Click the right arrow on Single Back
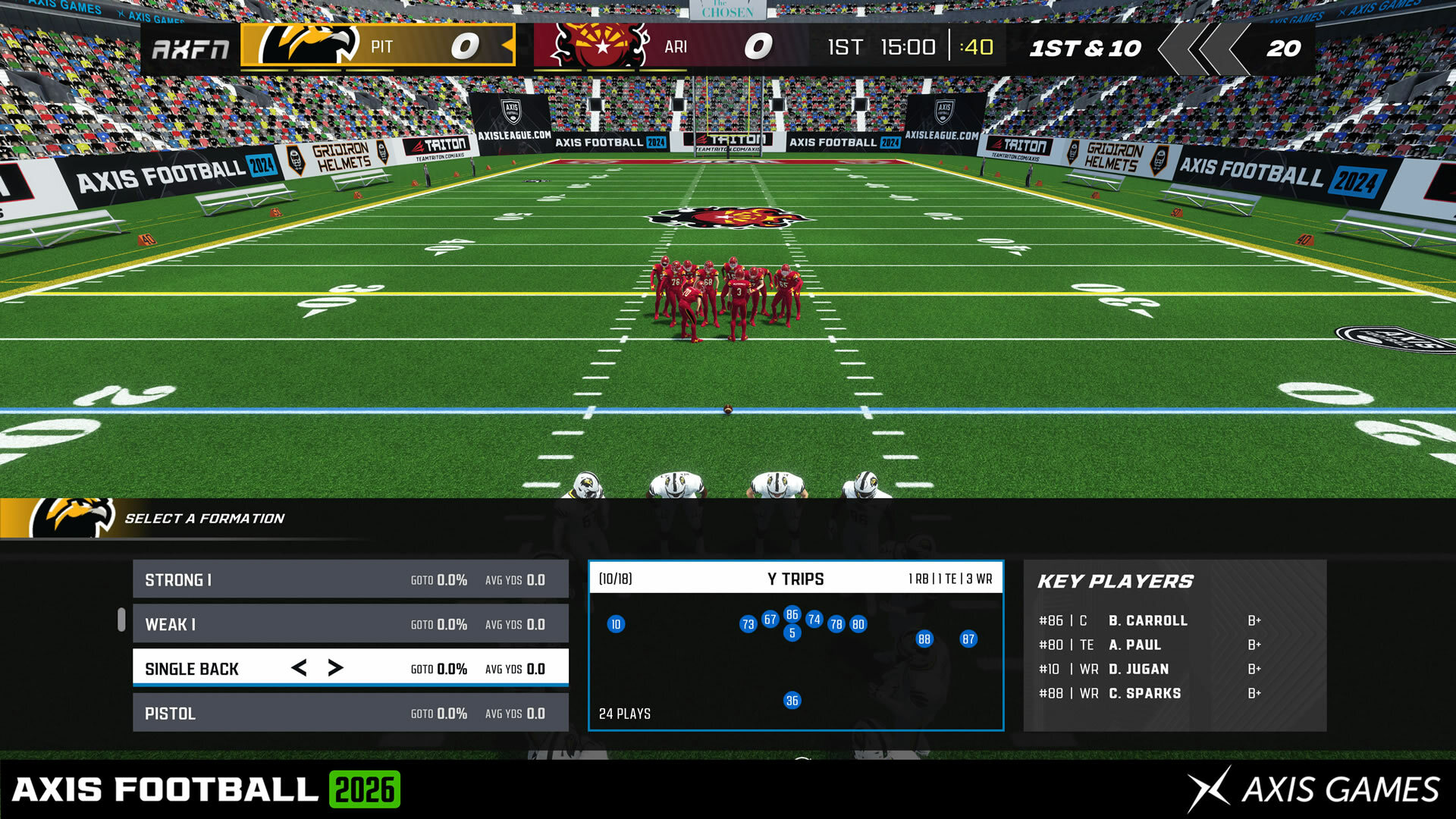The width and height of the screenshot is (1456, 819). click(x=334, y=668)
